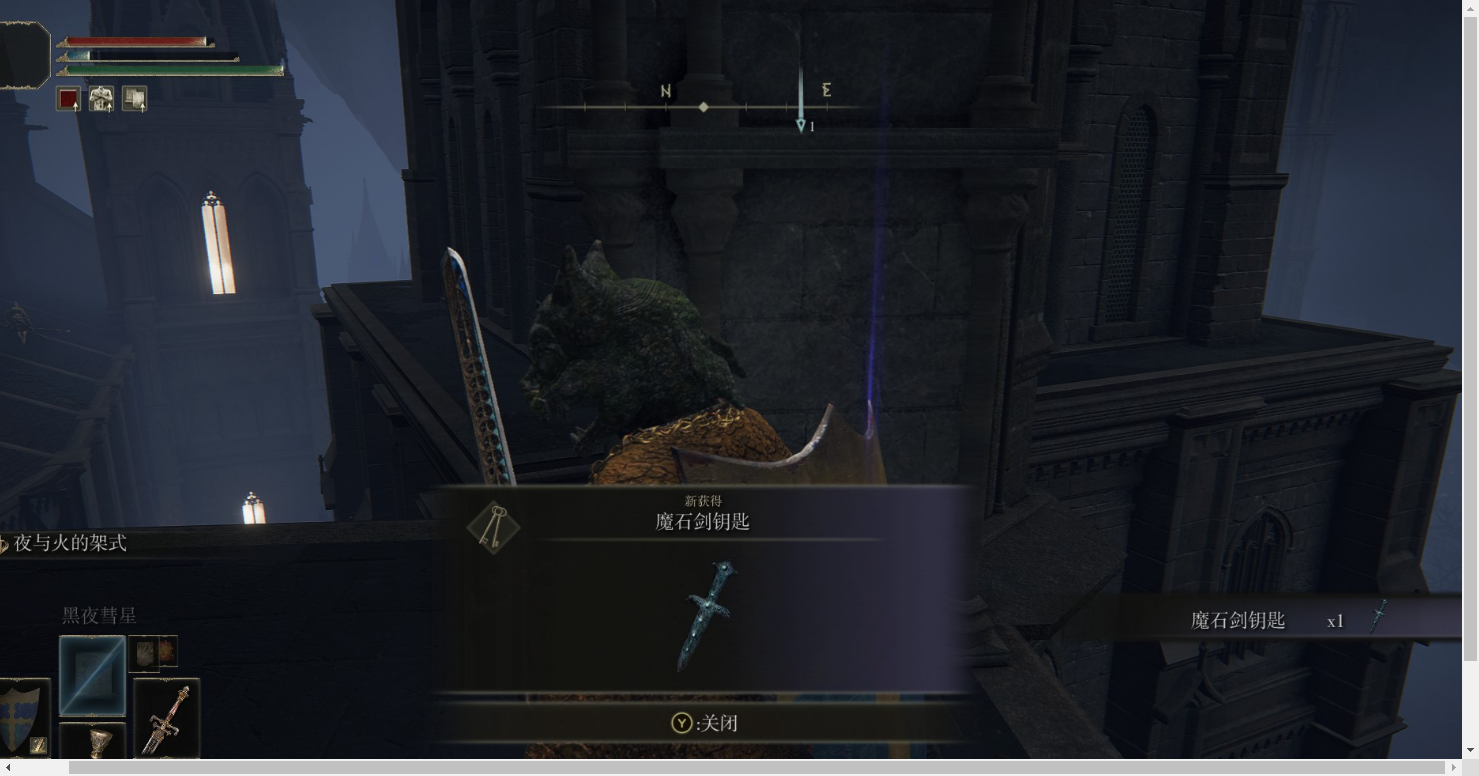The image size is (1479, 776).
Task: Click the key icon in the item popup
Action: click(x=494, y=526)
